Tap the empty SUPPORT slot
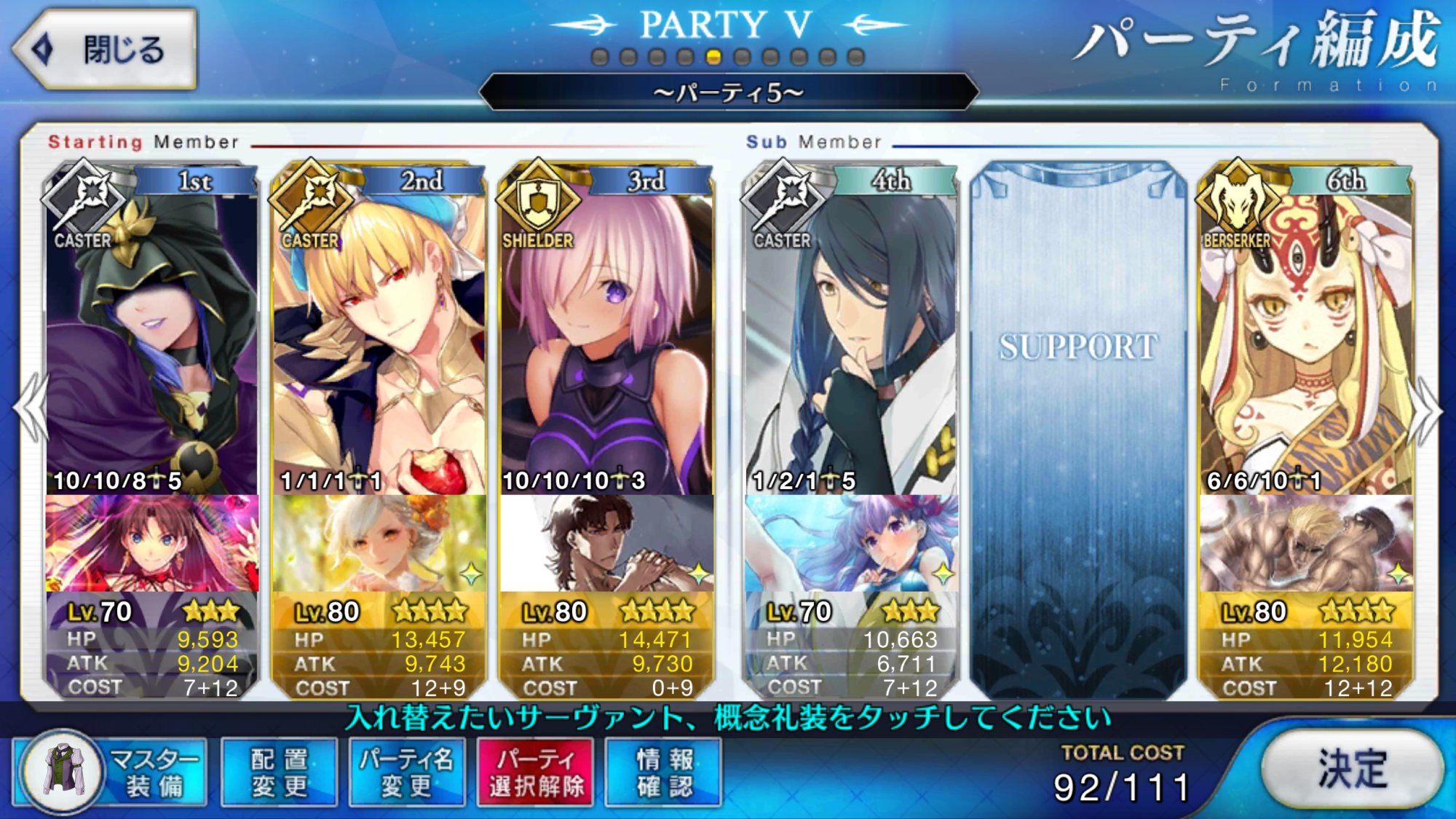Screen dimensions: 1456x819 (x=1077, y=430)
